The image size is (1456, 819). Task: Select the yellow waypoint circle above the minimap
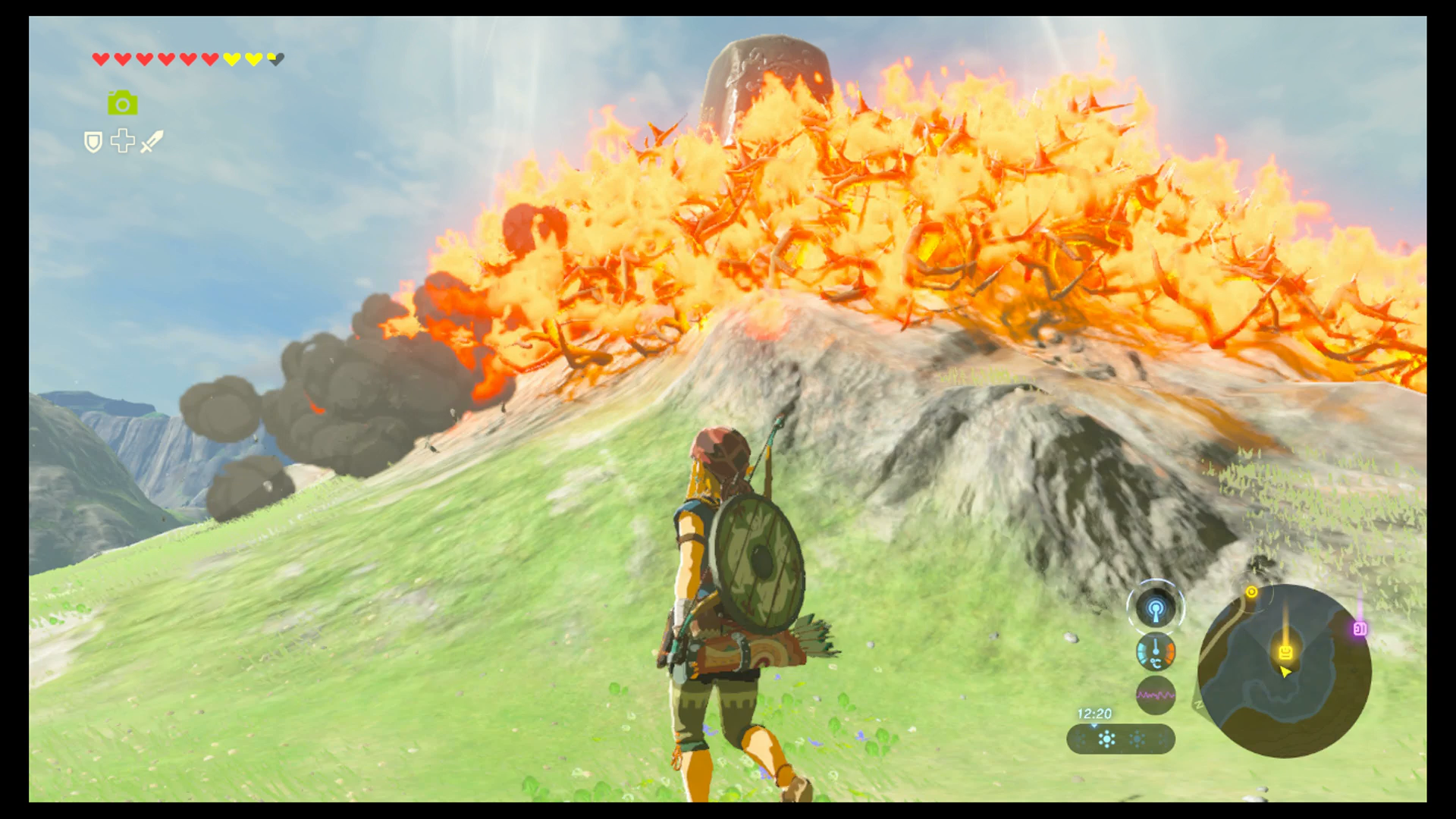(1251, 591)
